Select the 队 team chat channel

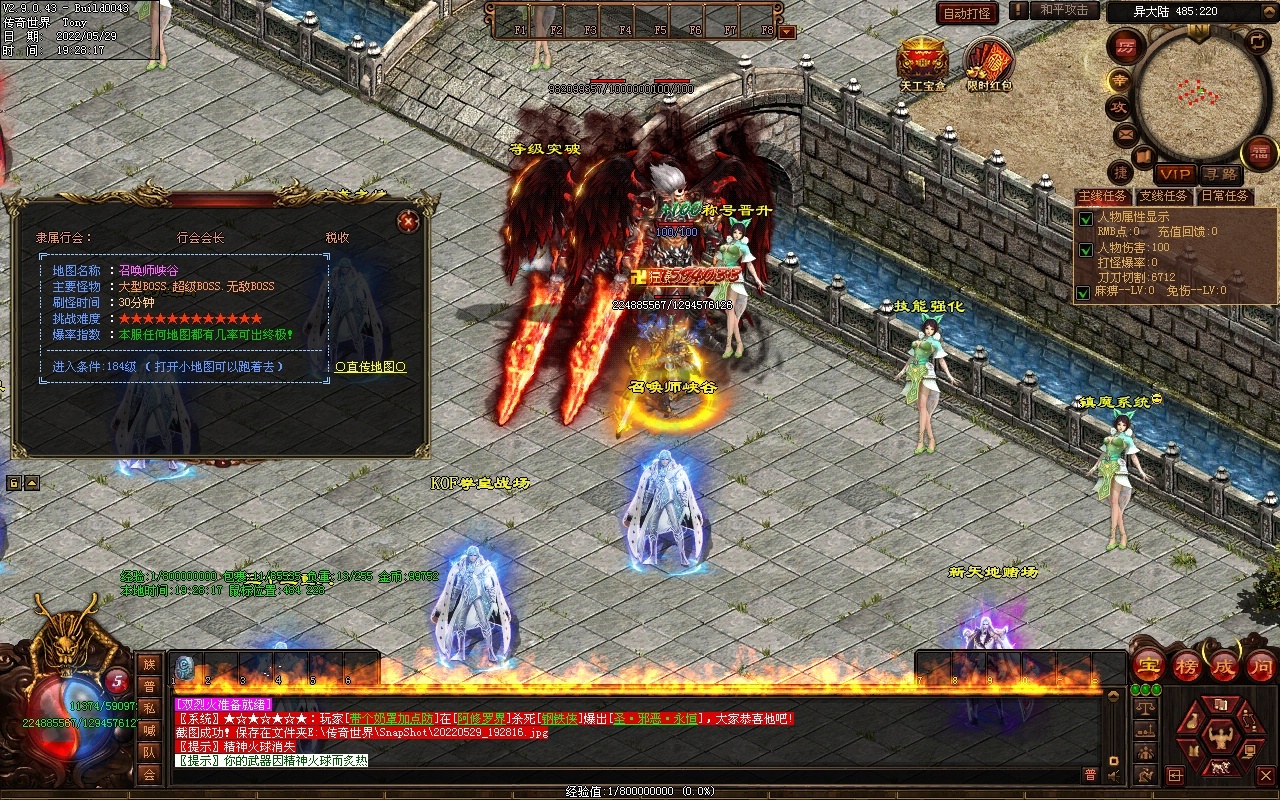pyautogui.click(x=149, y=752)
